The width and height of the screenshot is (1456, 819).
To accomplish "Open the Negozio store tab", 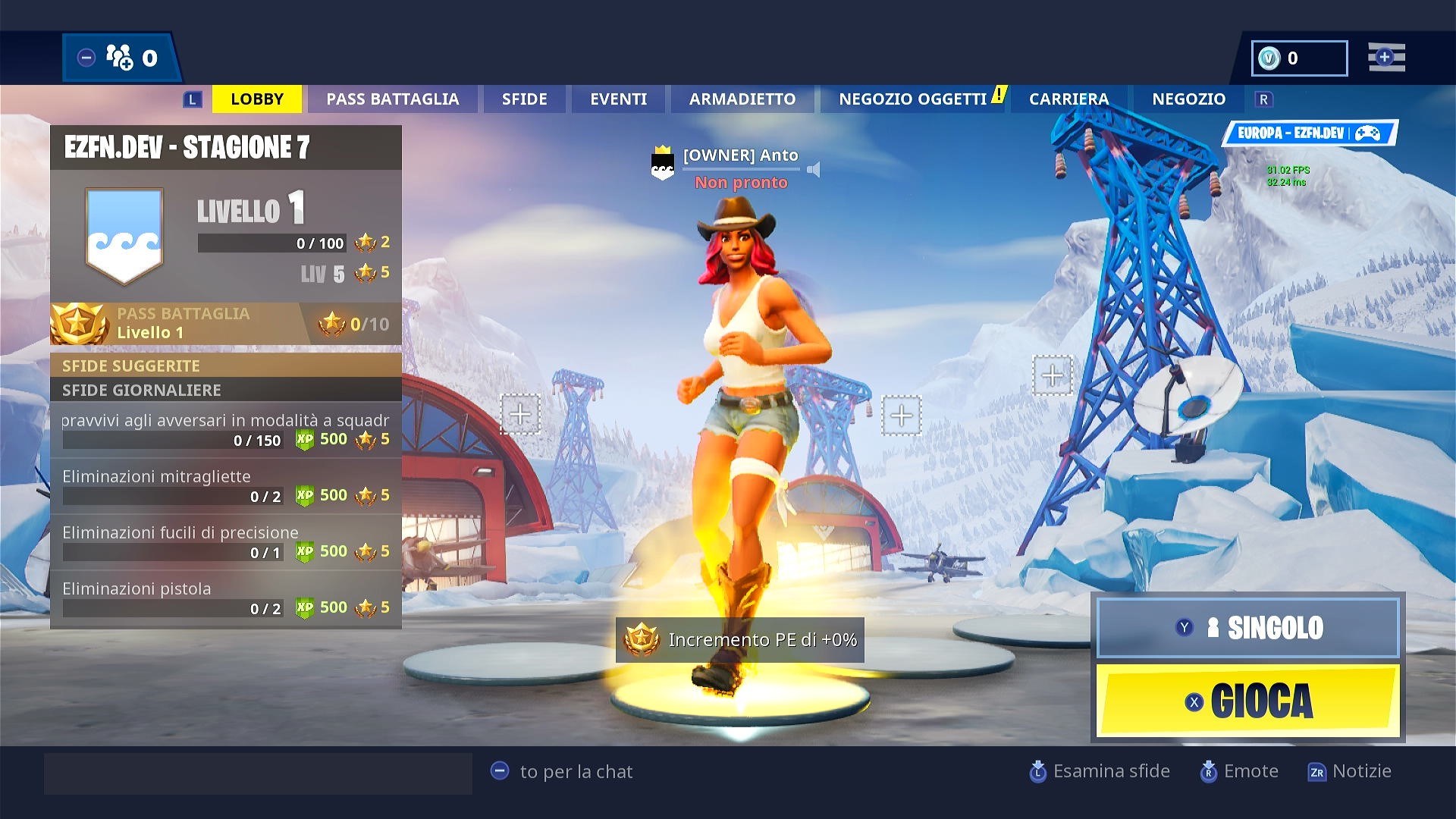I will (1188, 99).
